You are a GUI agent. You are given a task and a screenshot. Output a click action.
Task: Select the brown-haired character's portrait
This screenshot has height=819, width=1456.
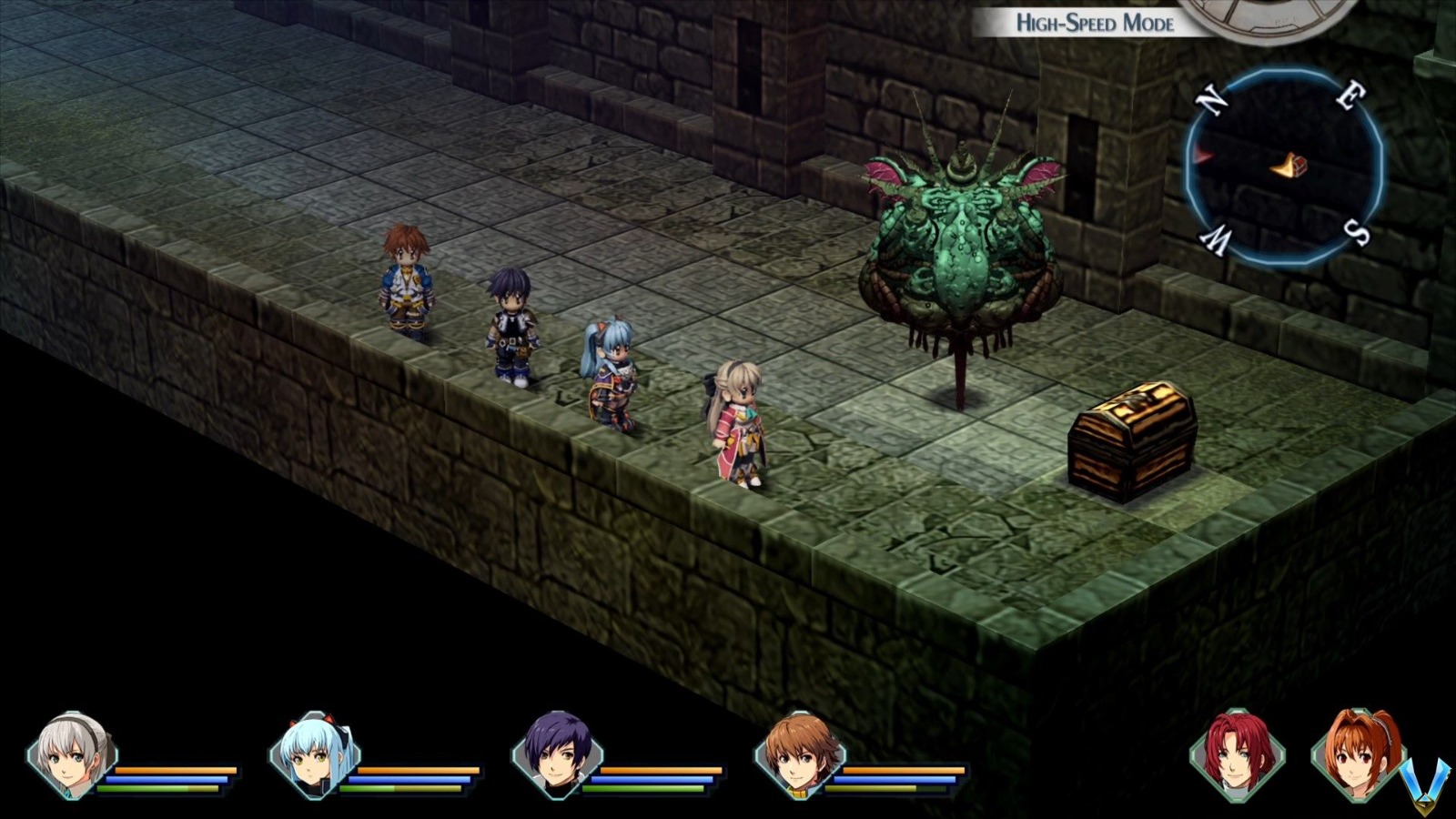tap(801, 755)
